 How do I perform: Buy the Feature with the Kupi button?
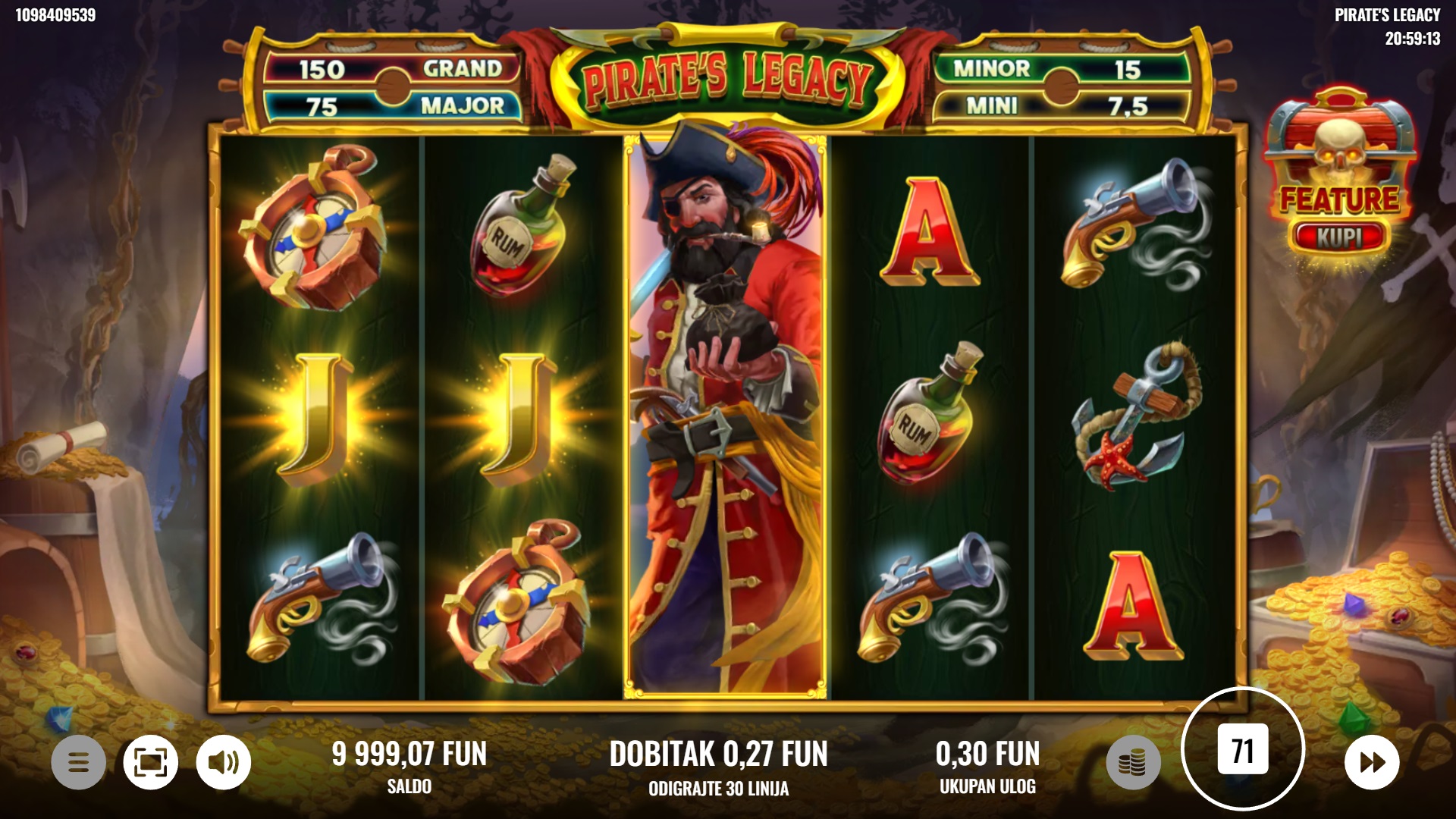coord(1339,237)
